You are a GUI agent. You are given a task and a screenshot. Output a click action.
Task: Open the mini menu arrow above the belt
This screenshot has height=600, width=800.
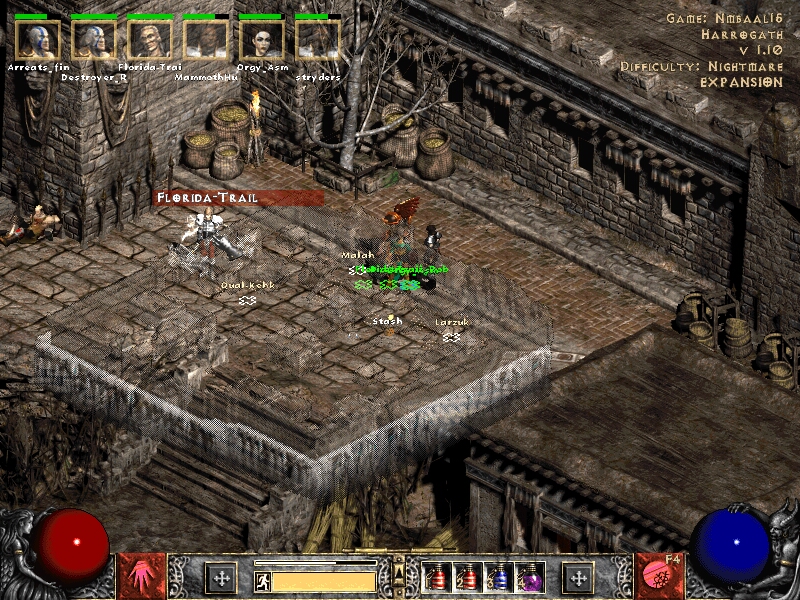[398, 563]
